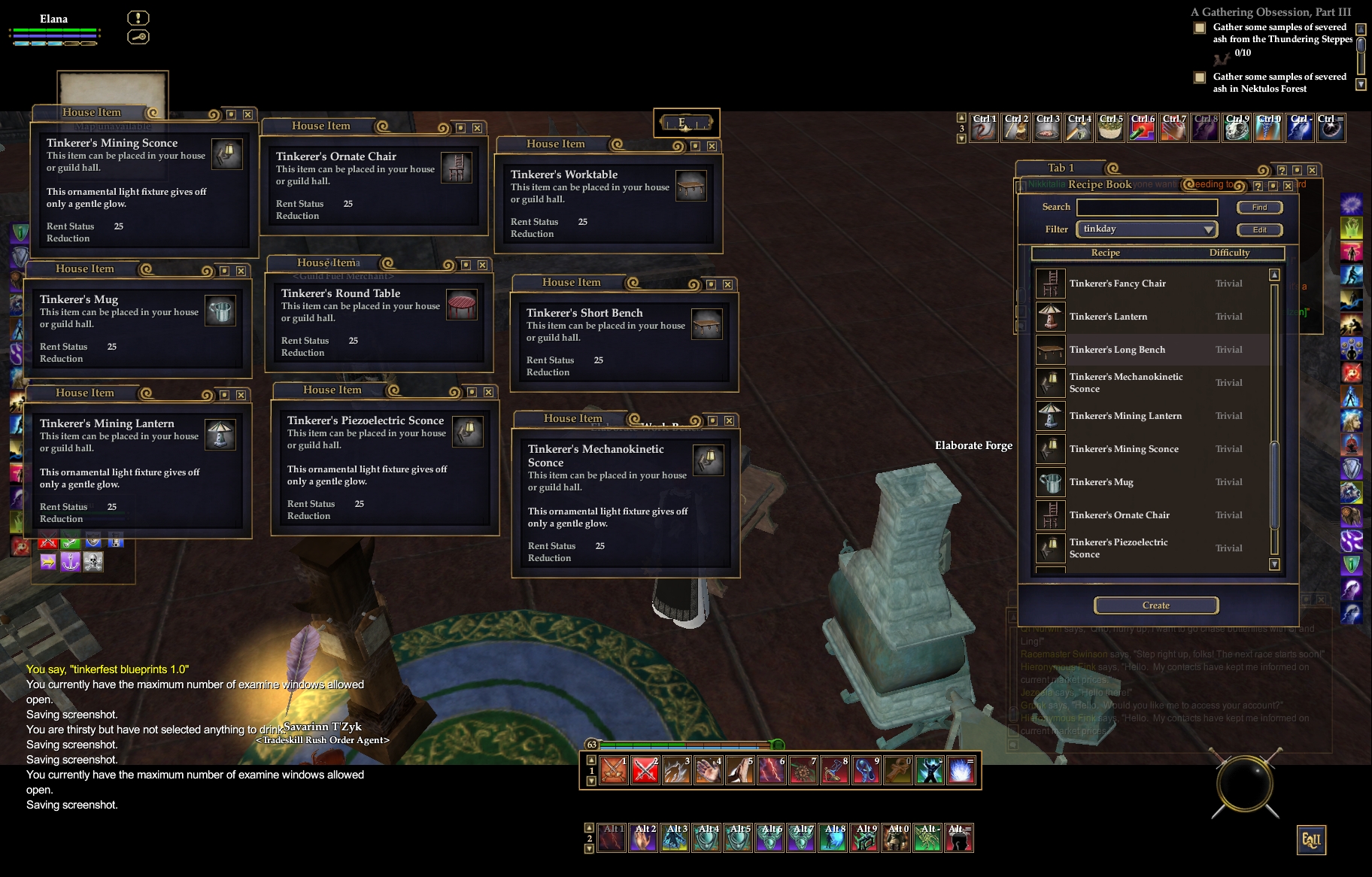1372x877 pixels.
Task: Close the Tinkerer's Mug examine window
Action: (x=241, y=271)
